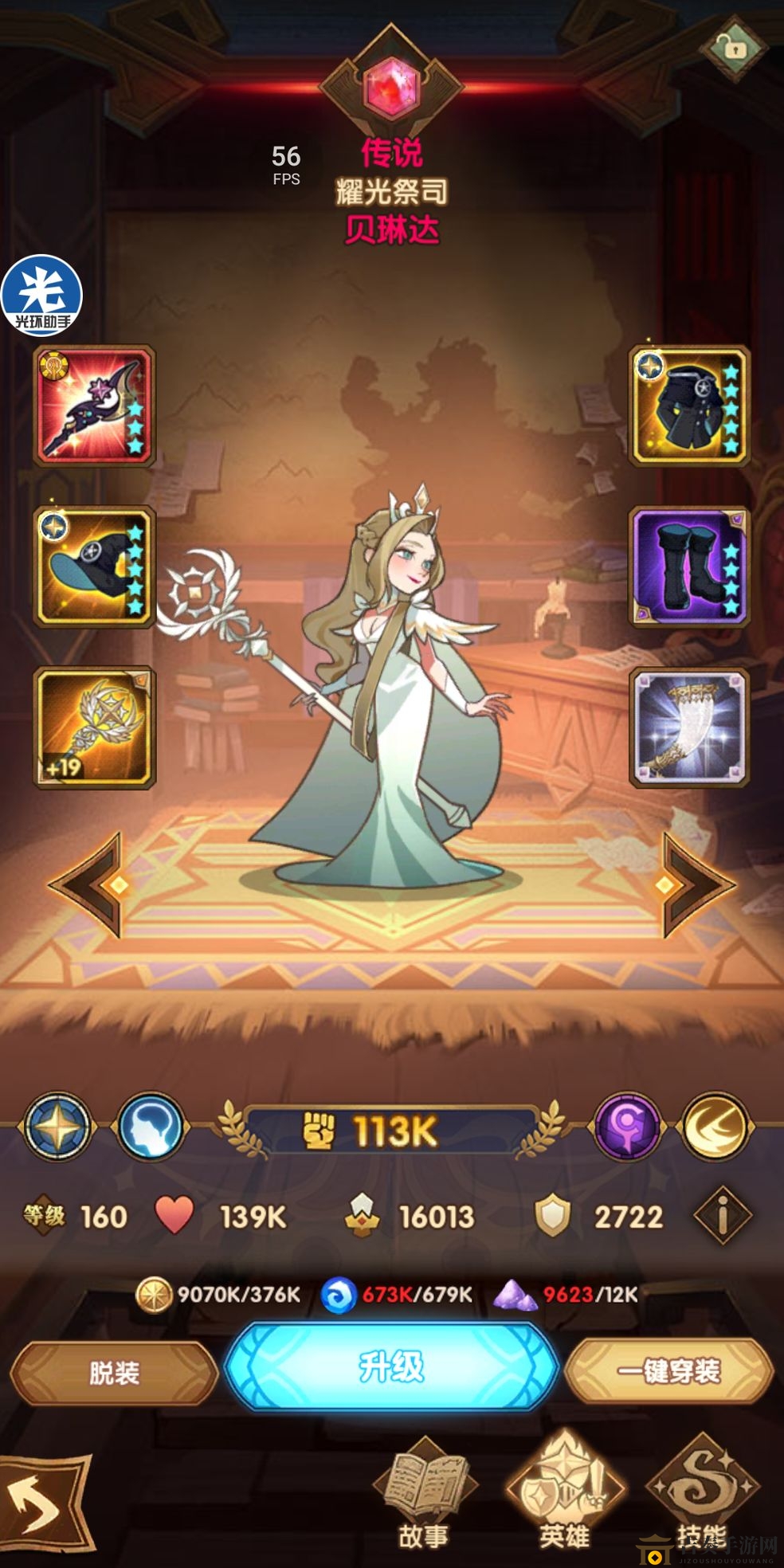Tap the purple skill orb icon
Image resolution: width=784 pixels, height=1568 pixels.
[628, 1127]
